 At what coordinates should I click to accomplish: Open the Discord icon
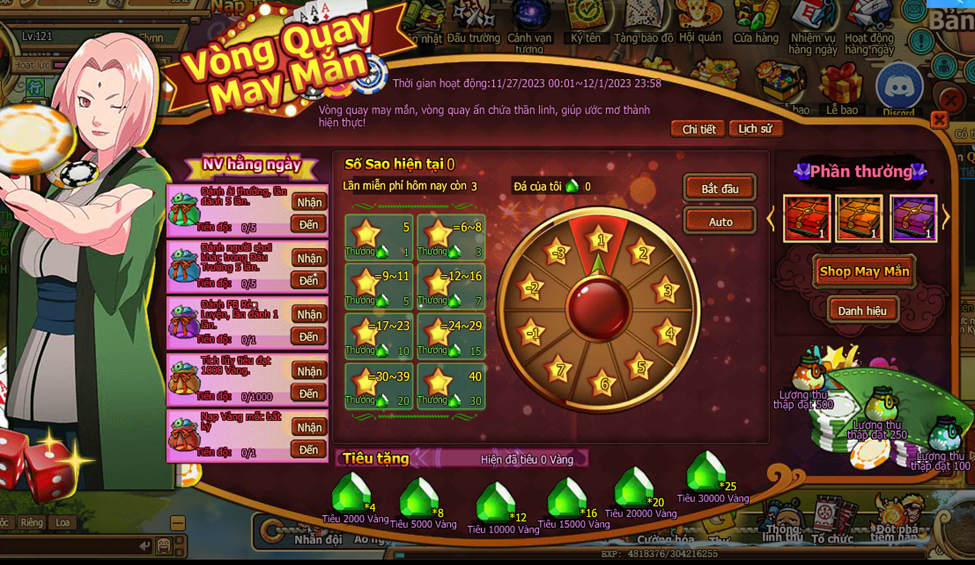click(898, 87)
